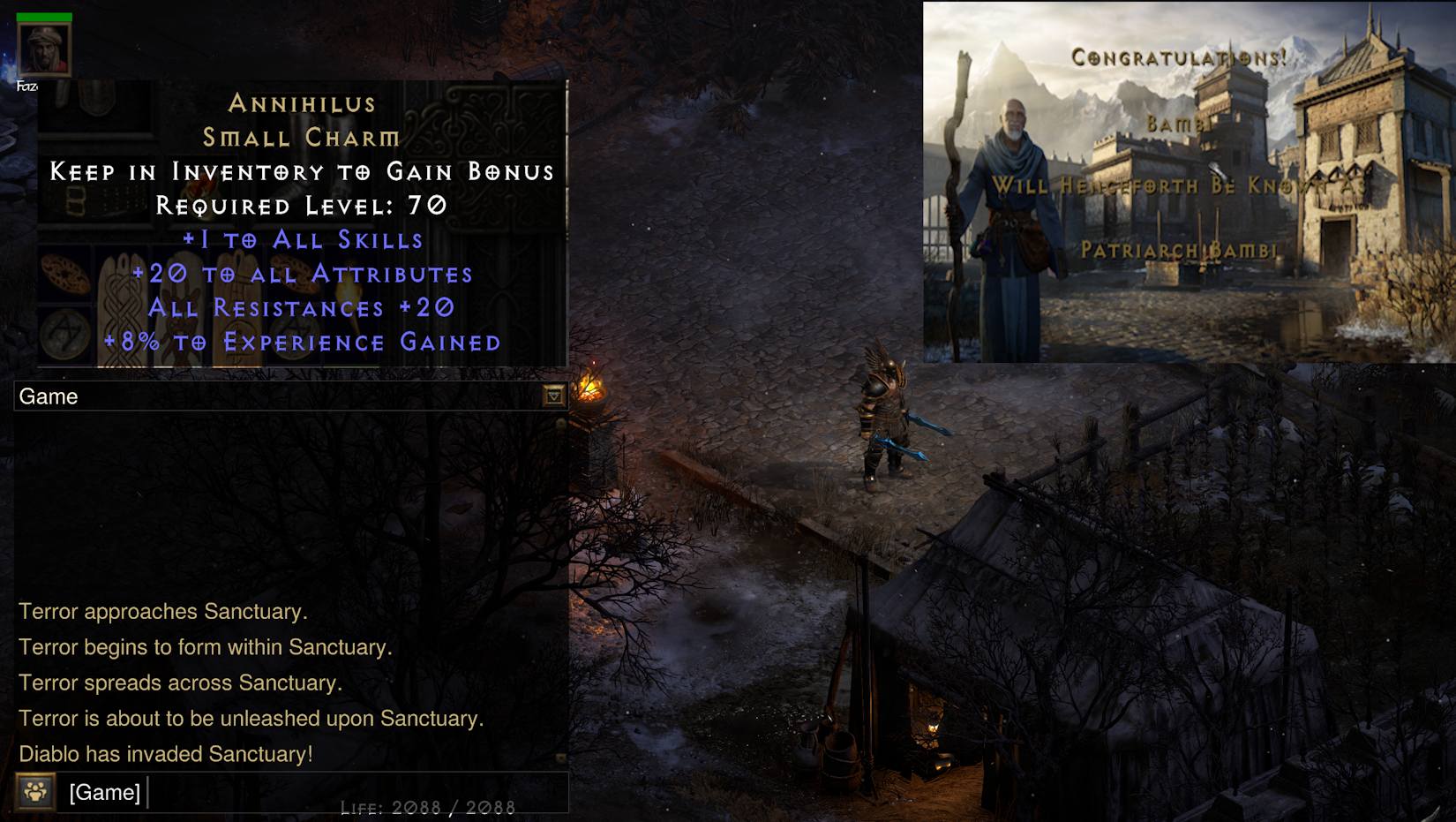This screenshot has width=1456, height=822.
Task: Select the mercenary portrait with turban
Action: tap(44, 49)
